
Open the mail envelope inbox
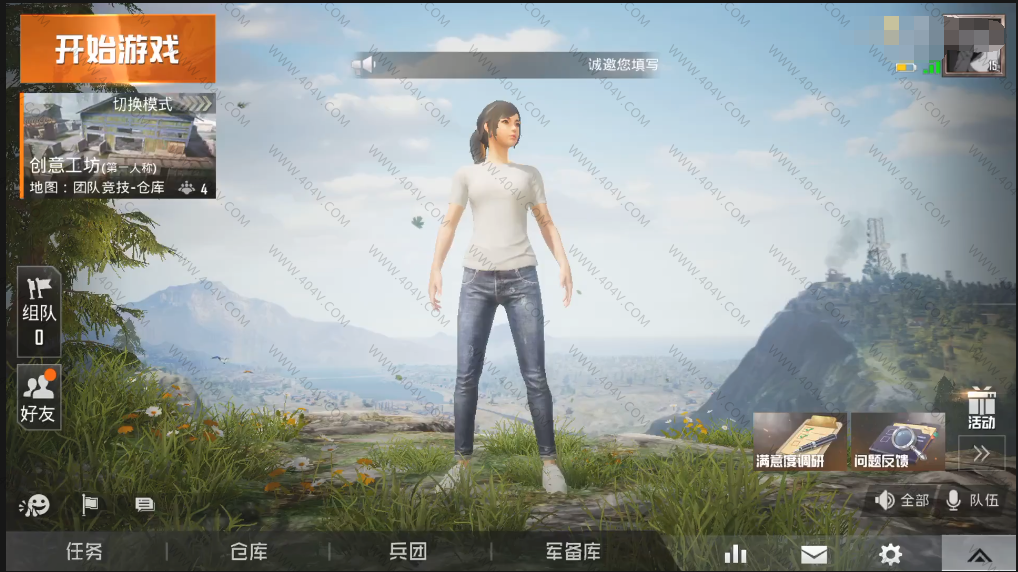(814, 554)
